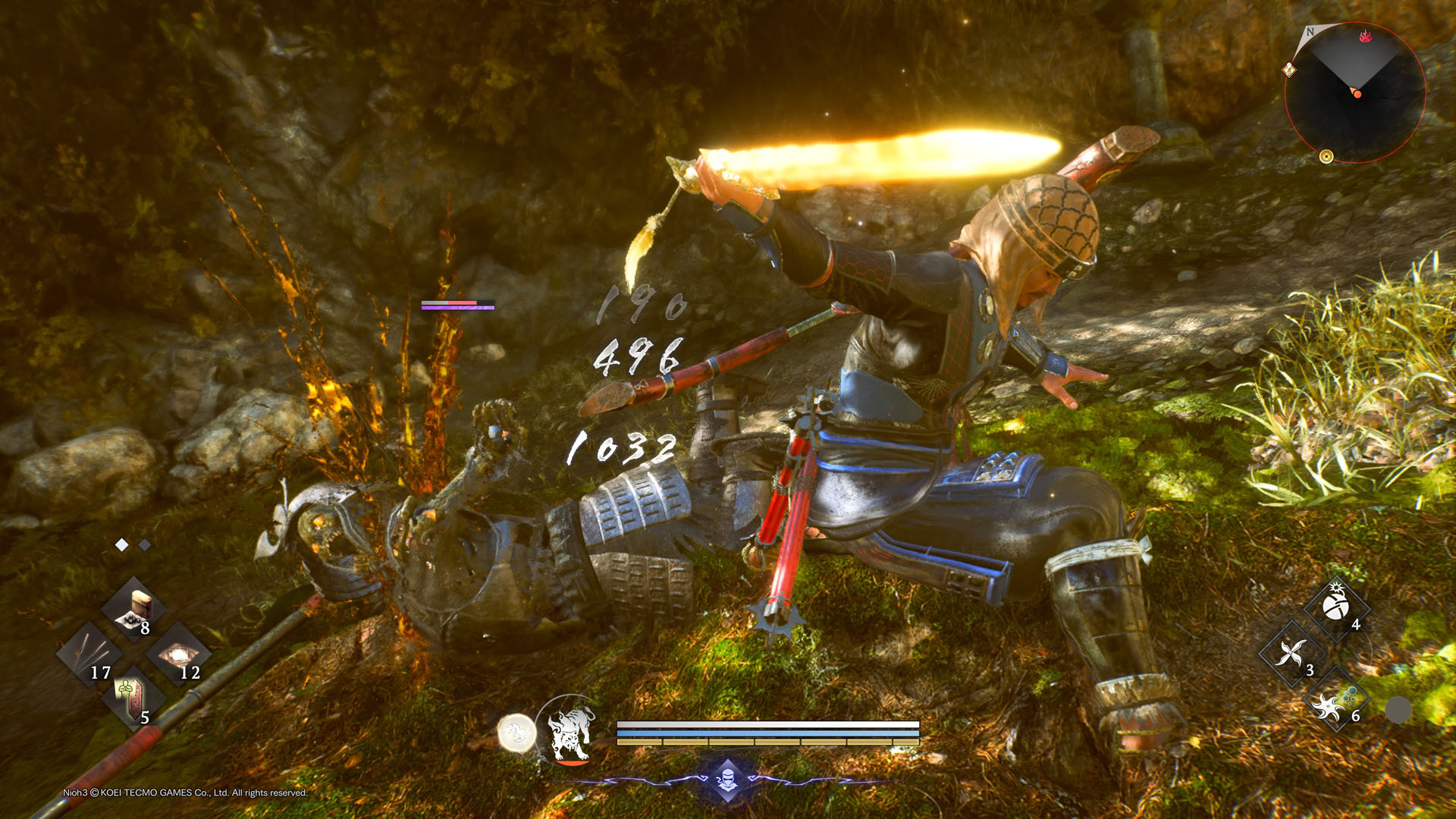Use the spiked caltrop skill showing 6
The width and height of the screenshot is (1456, 819).
(1338, 701)
